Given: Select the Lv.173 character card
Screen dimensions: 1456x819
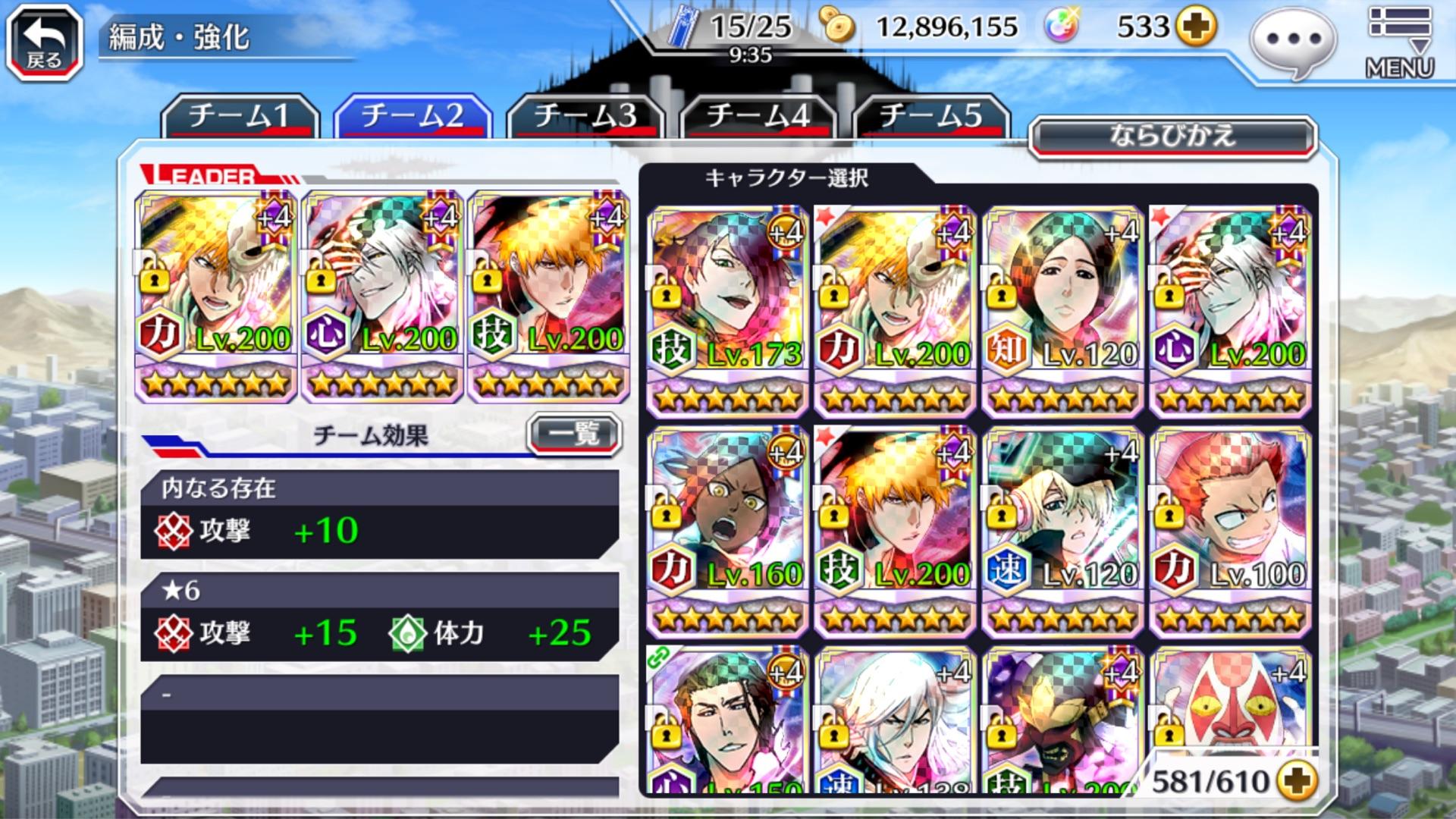Looking at the screenshot, I should click(x=726, y=311).
